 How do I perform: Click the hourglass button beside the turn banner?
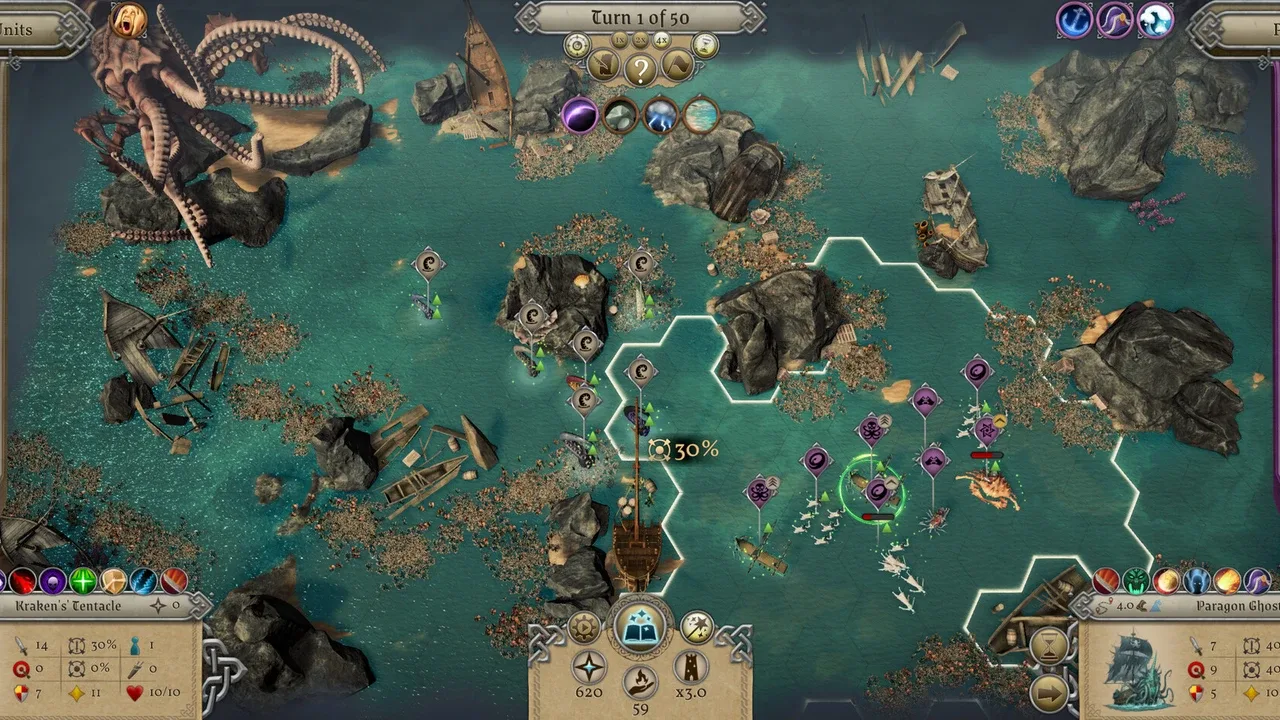pyautogui.click(x=705, y=44)
